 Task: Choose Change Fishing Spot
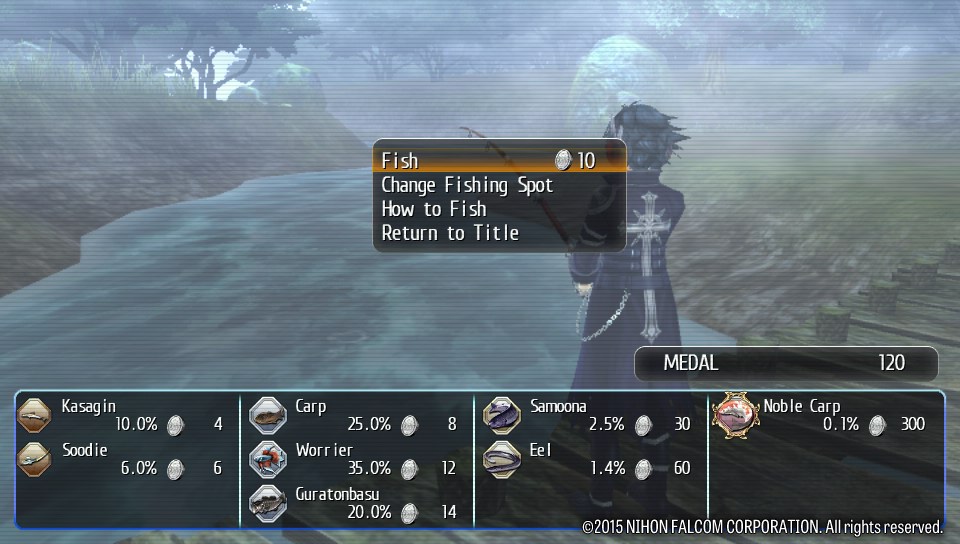[467, 185]
